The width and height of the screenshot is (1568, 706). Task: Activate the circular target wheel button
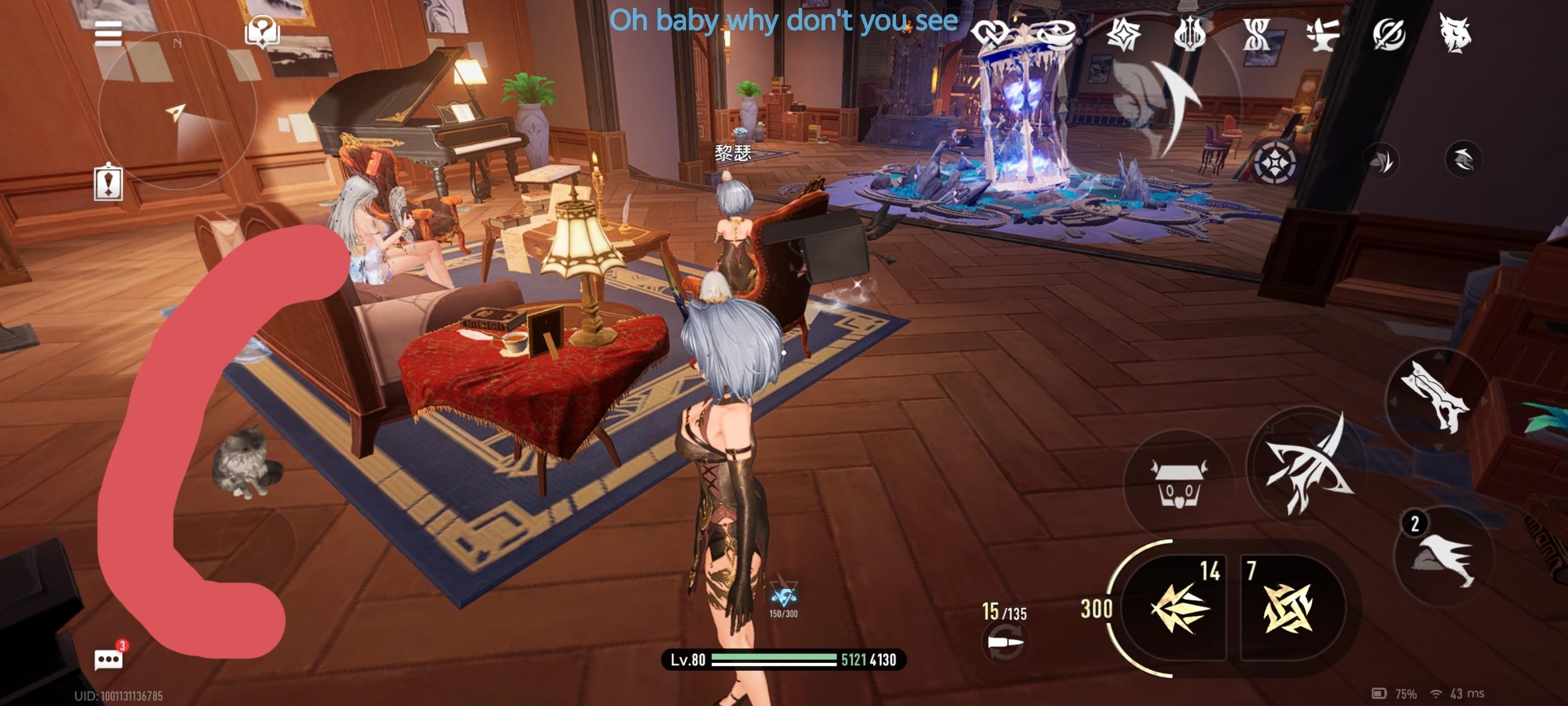[1275, 162]
